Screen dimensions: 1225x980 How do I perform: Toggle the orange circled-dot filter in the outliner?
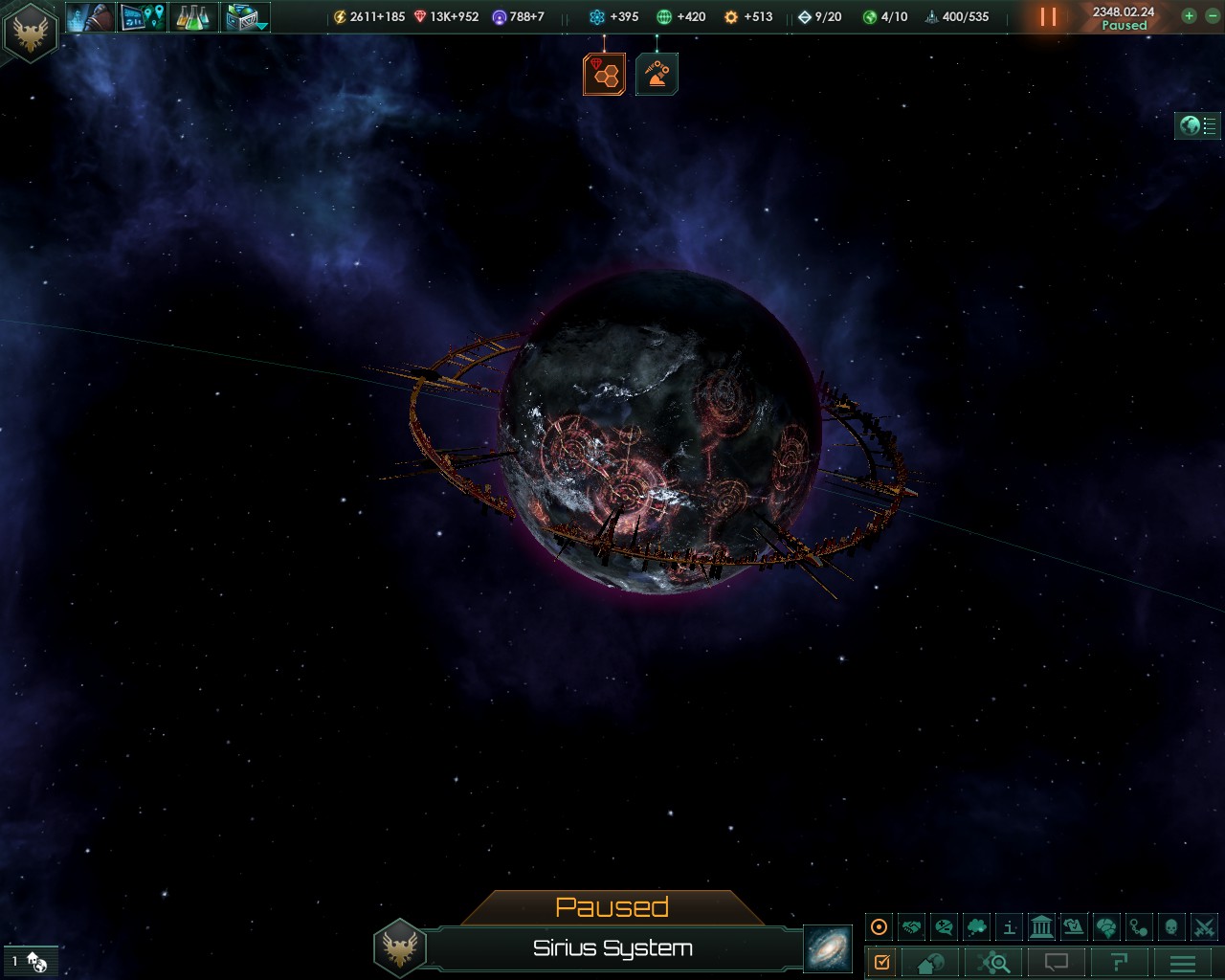click(x=879, y=925)
